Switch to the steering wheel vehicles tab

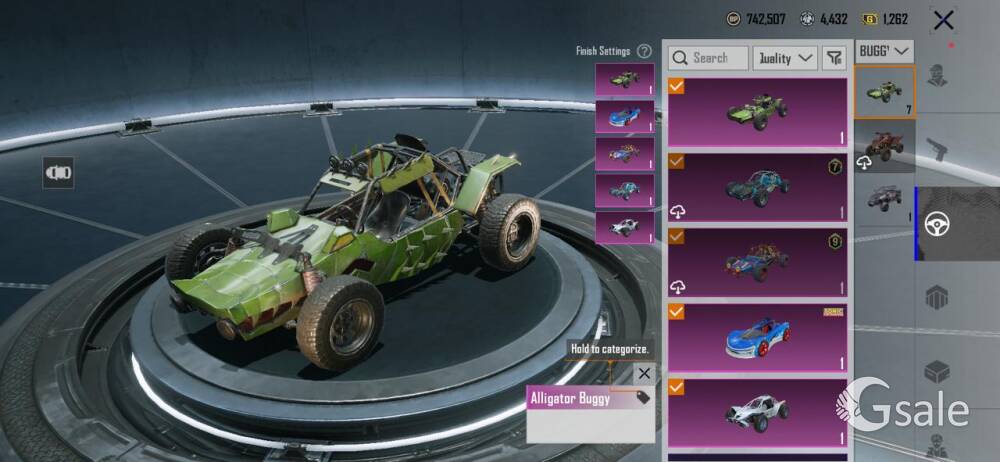[x=938, y=224]
